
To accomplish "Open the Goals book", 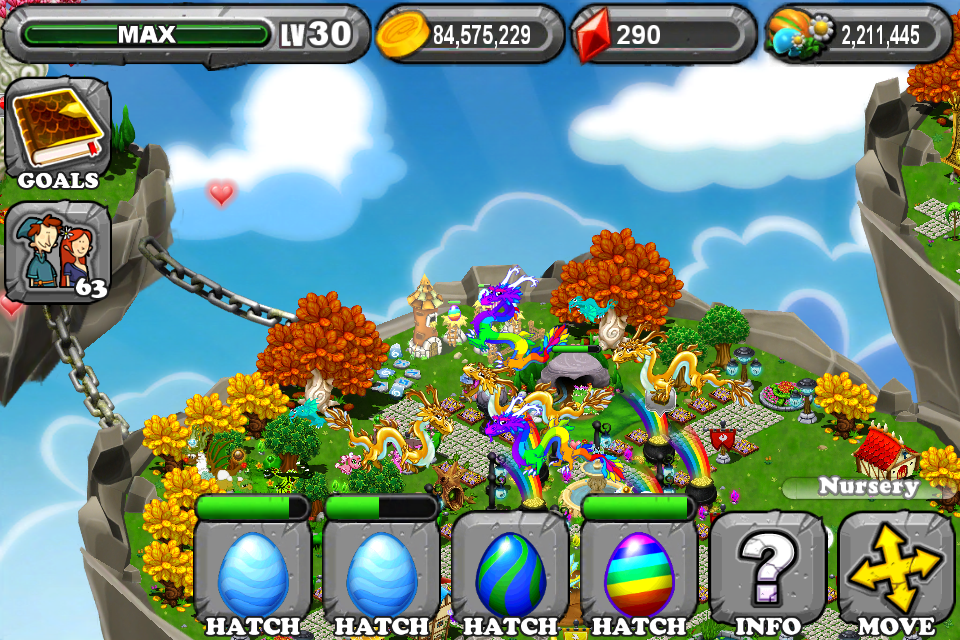I will [x=57, y=130].
